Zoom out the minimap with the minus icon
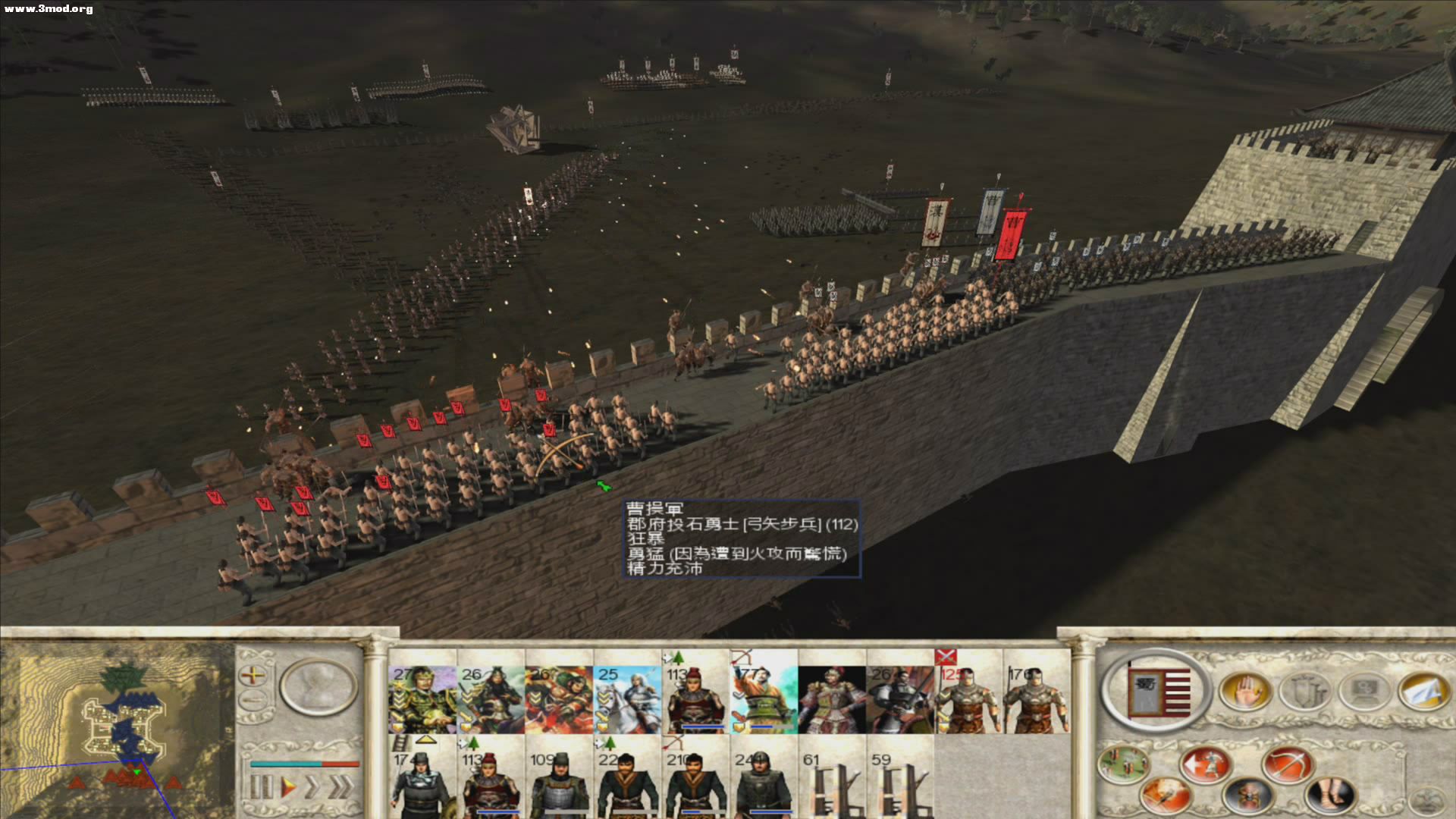The image size is (1456, 819). pyautogui.click(x=253, y=698)
